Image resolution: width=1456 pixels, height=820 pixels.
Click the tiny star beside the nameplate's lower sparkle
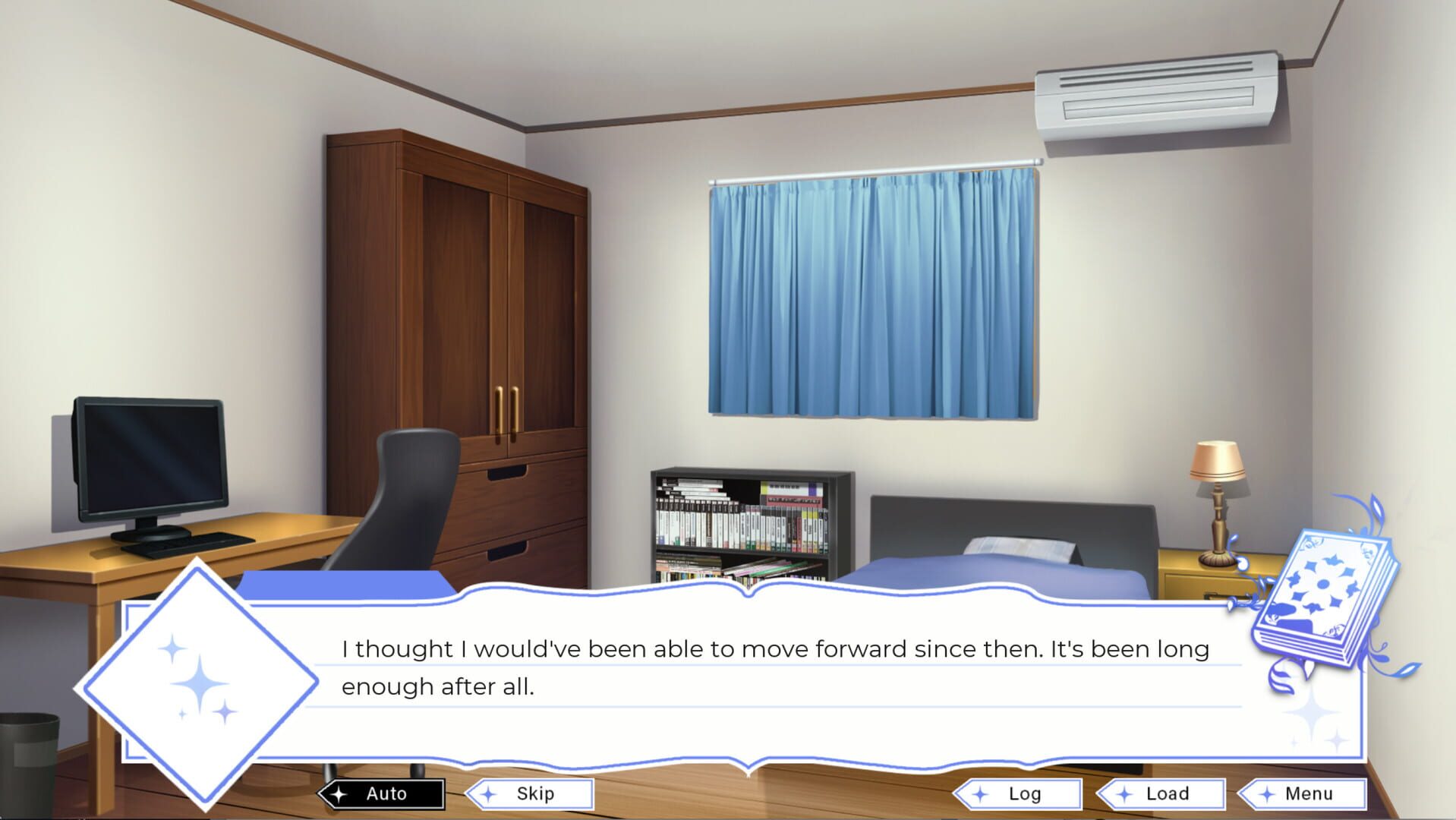coord(182,714)
